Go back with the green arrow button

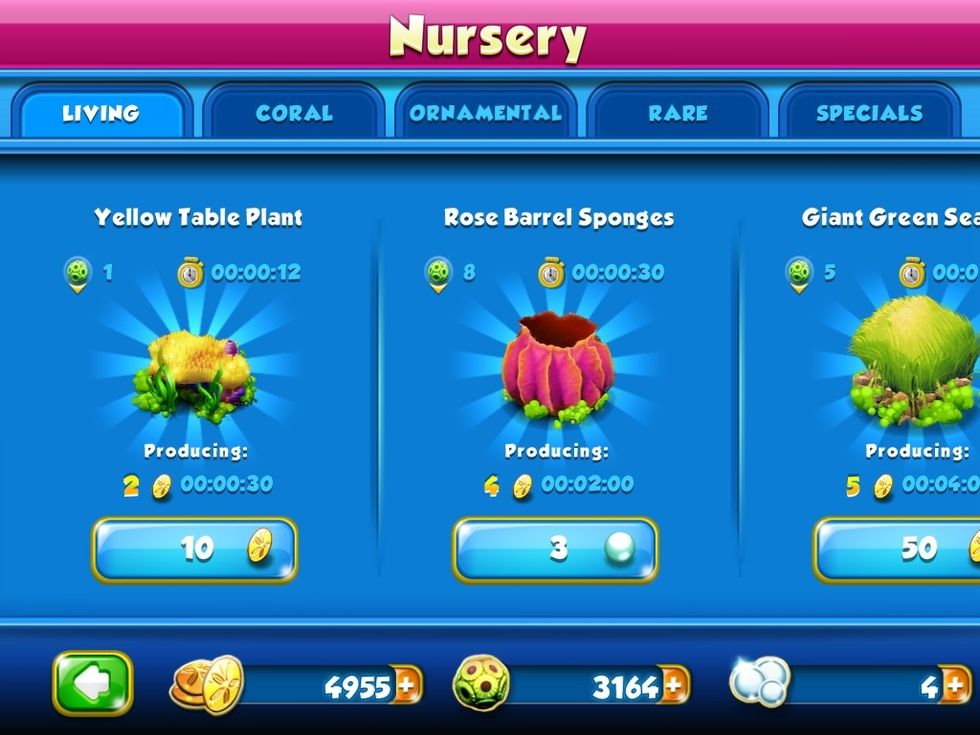click(93, 684)
